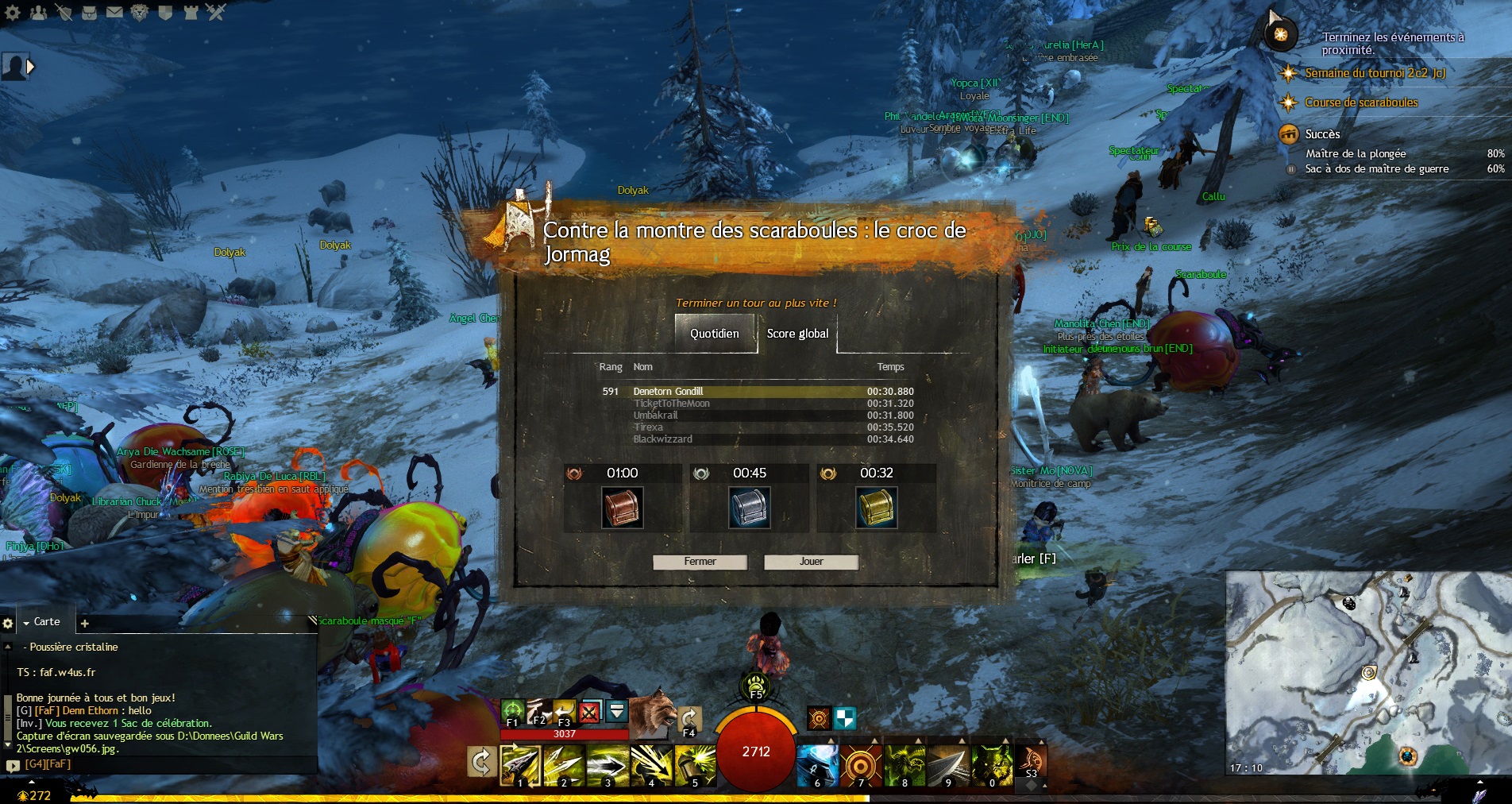Click the silver chest reward icon
The height and width of the screenshot is (804, 1512).
tap(750, 508)
